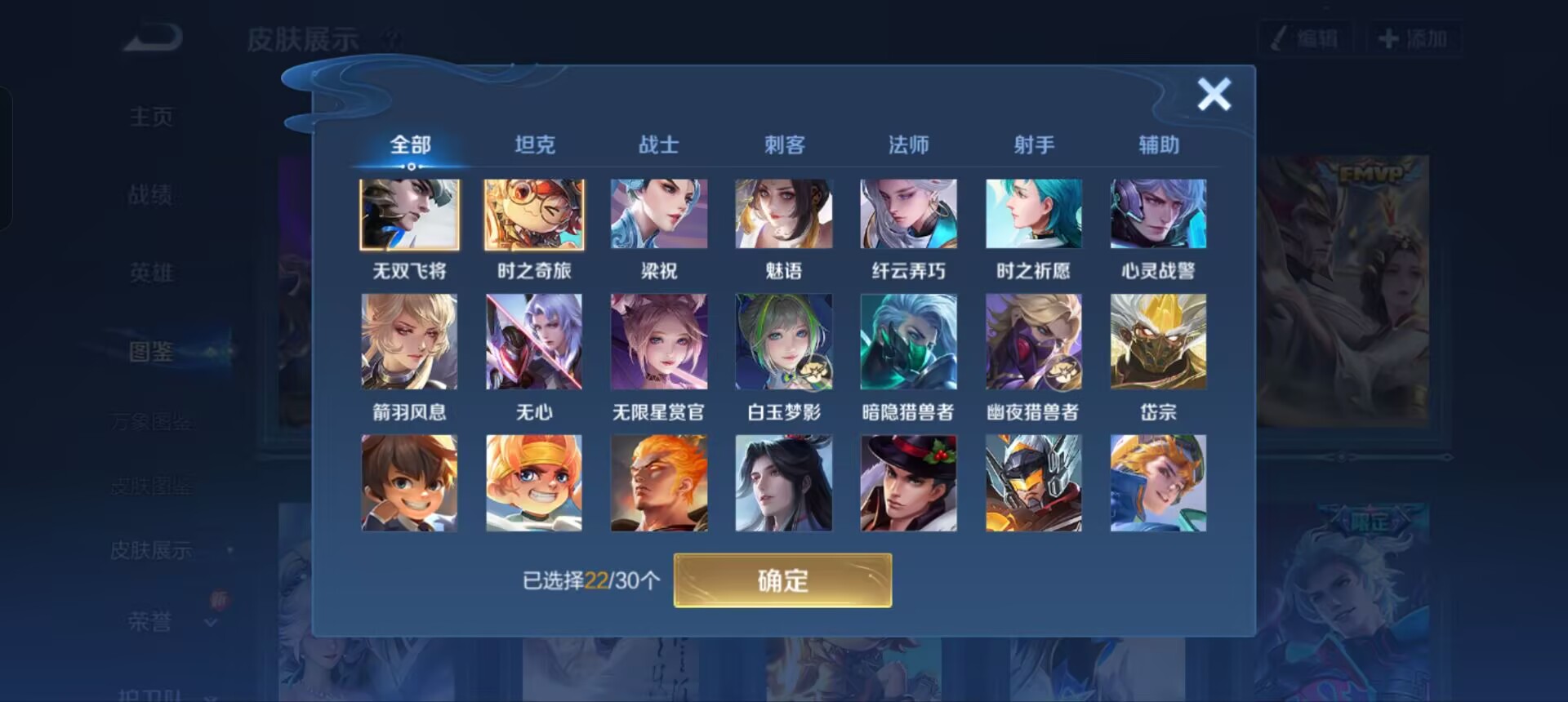The height and width of the screenshot is (702, 1568).
Task: Tap the 添加 plus add icon
Action: click(1390, 38)
